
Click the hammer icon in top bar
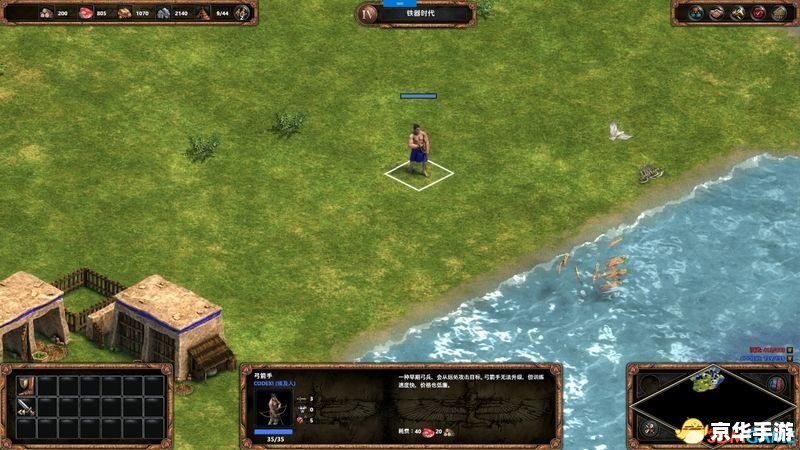(737, 13)
